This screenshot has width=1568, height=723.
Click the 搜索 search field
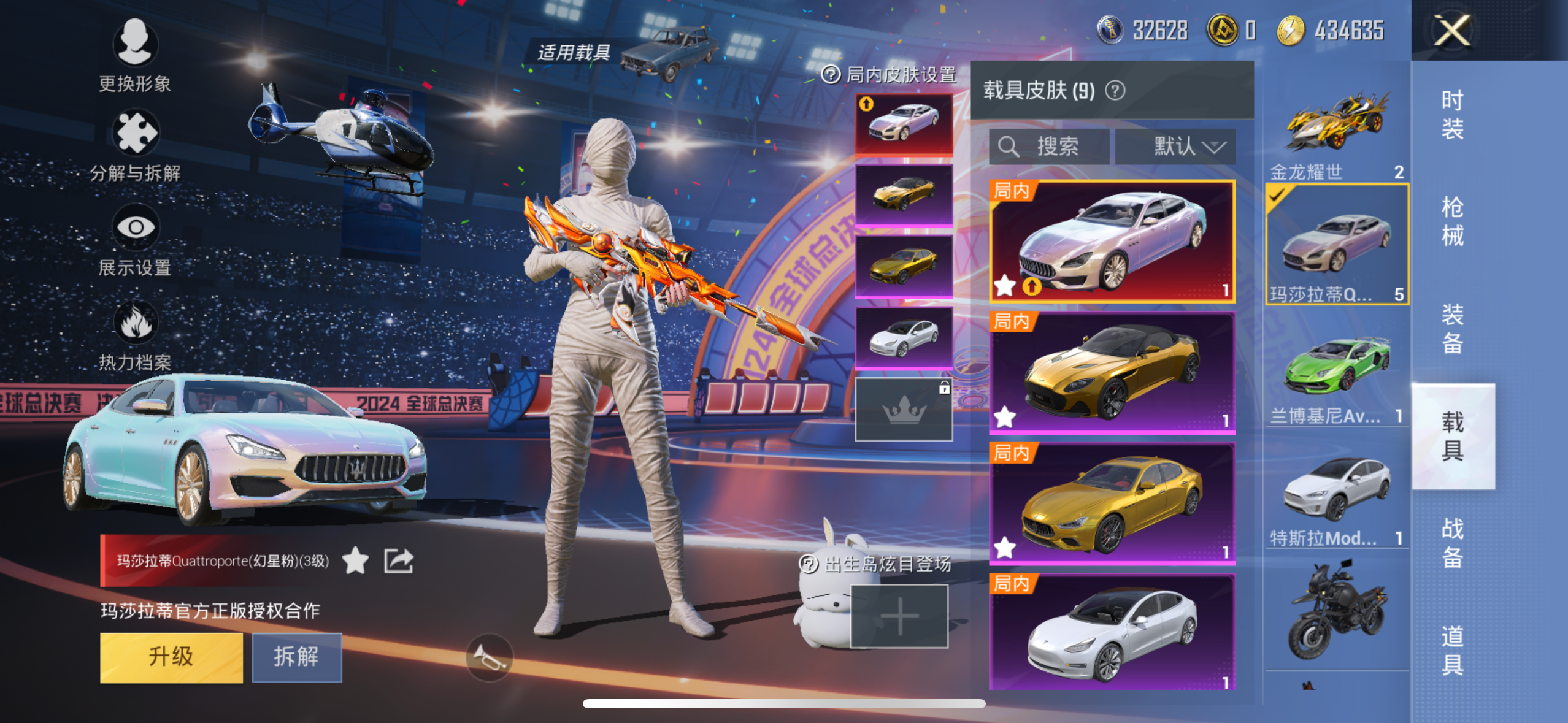pos(1049,147)
